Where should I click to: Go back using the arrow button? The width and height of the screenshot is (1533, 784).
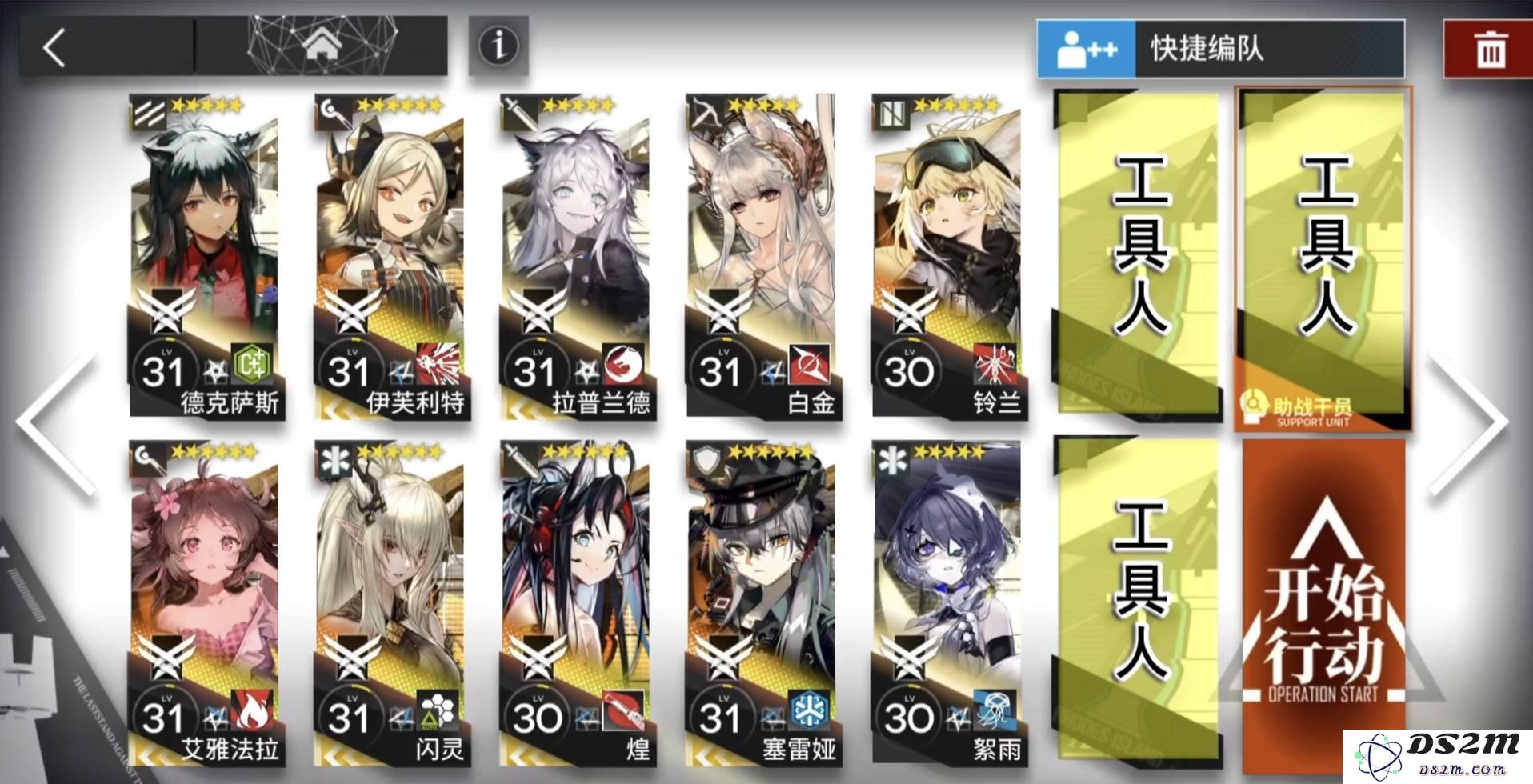pyautogui.click(x=54, y=47)
